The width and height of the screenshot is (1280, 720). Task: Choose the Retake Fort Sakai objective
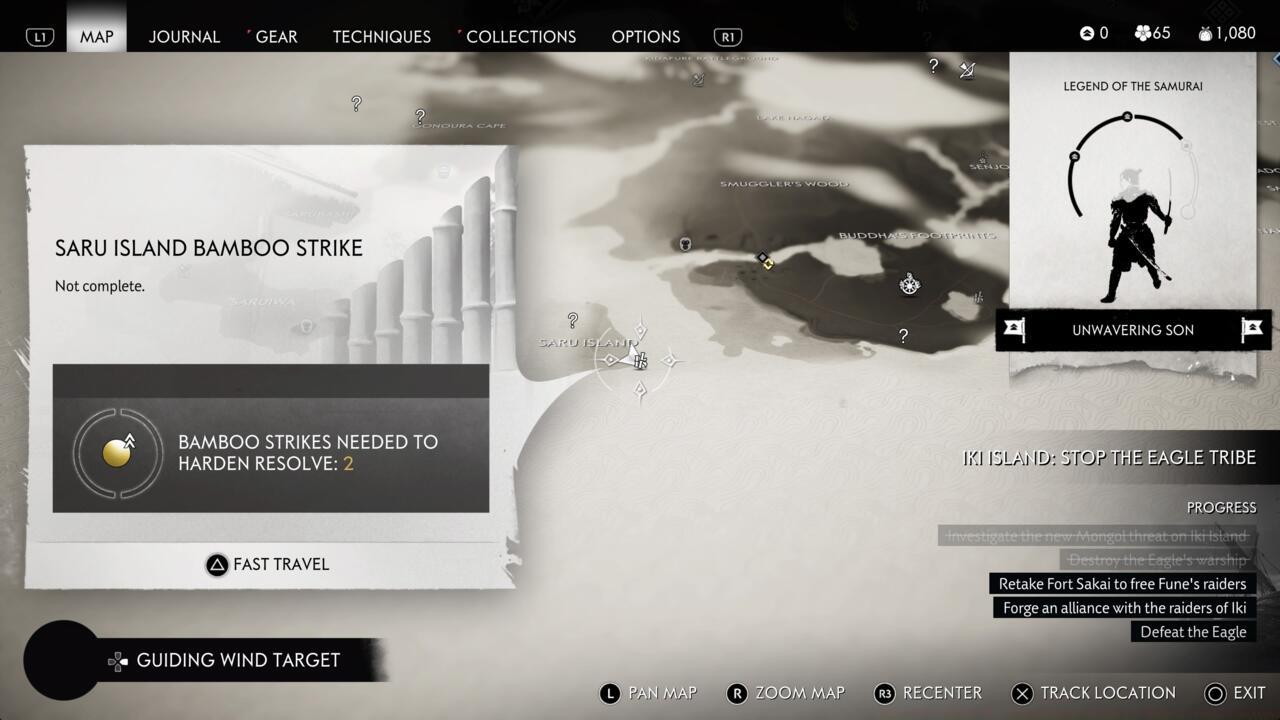point(1122,584)
